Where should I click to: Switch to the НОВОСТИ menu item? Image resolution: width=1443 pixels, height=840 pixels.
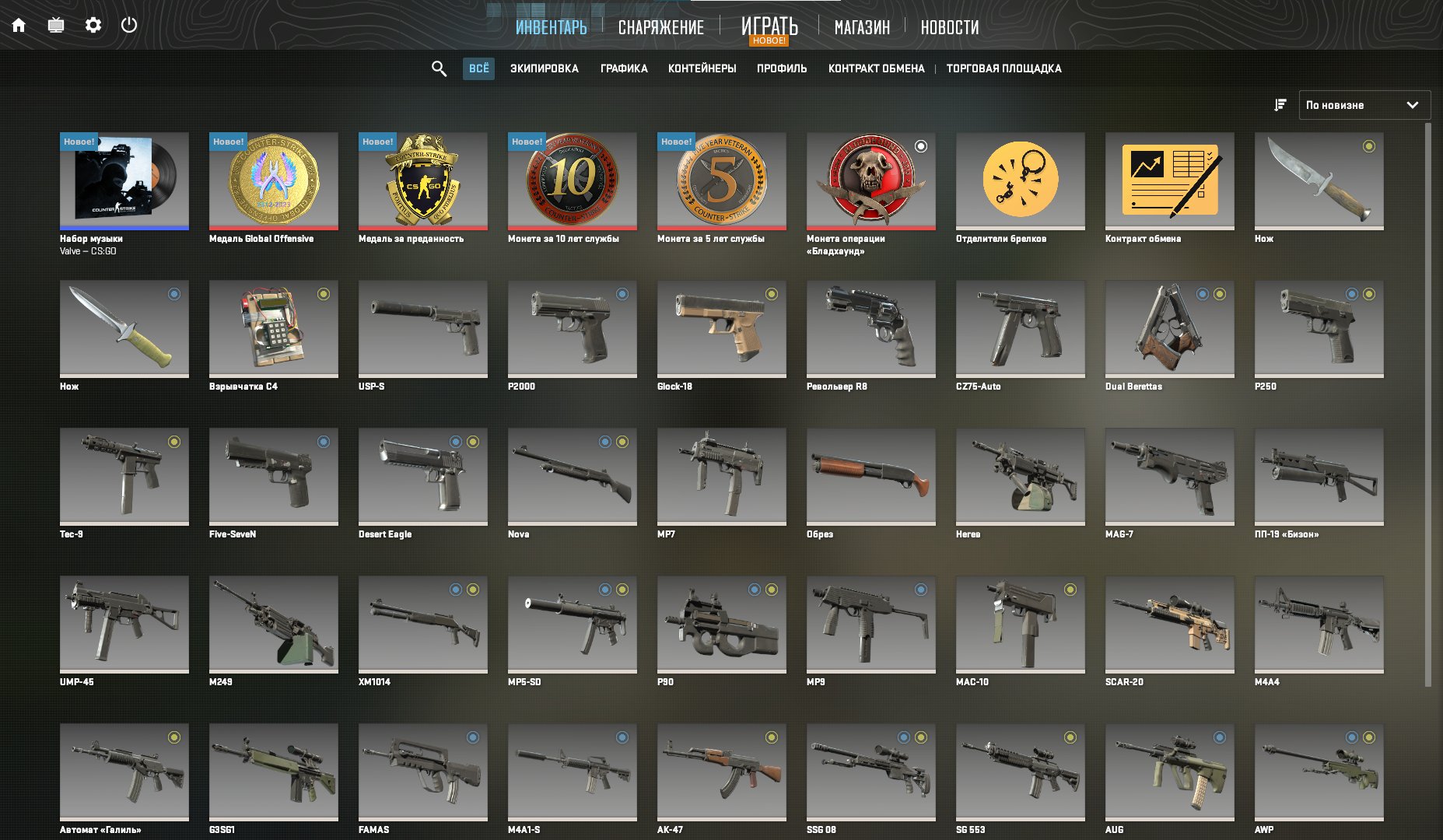(x=950, y=27)
